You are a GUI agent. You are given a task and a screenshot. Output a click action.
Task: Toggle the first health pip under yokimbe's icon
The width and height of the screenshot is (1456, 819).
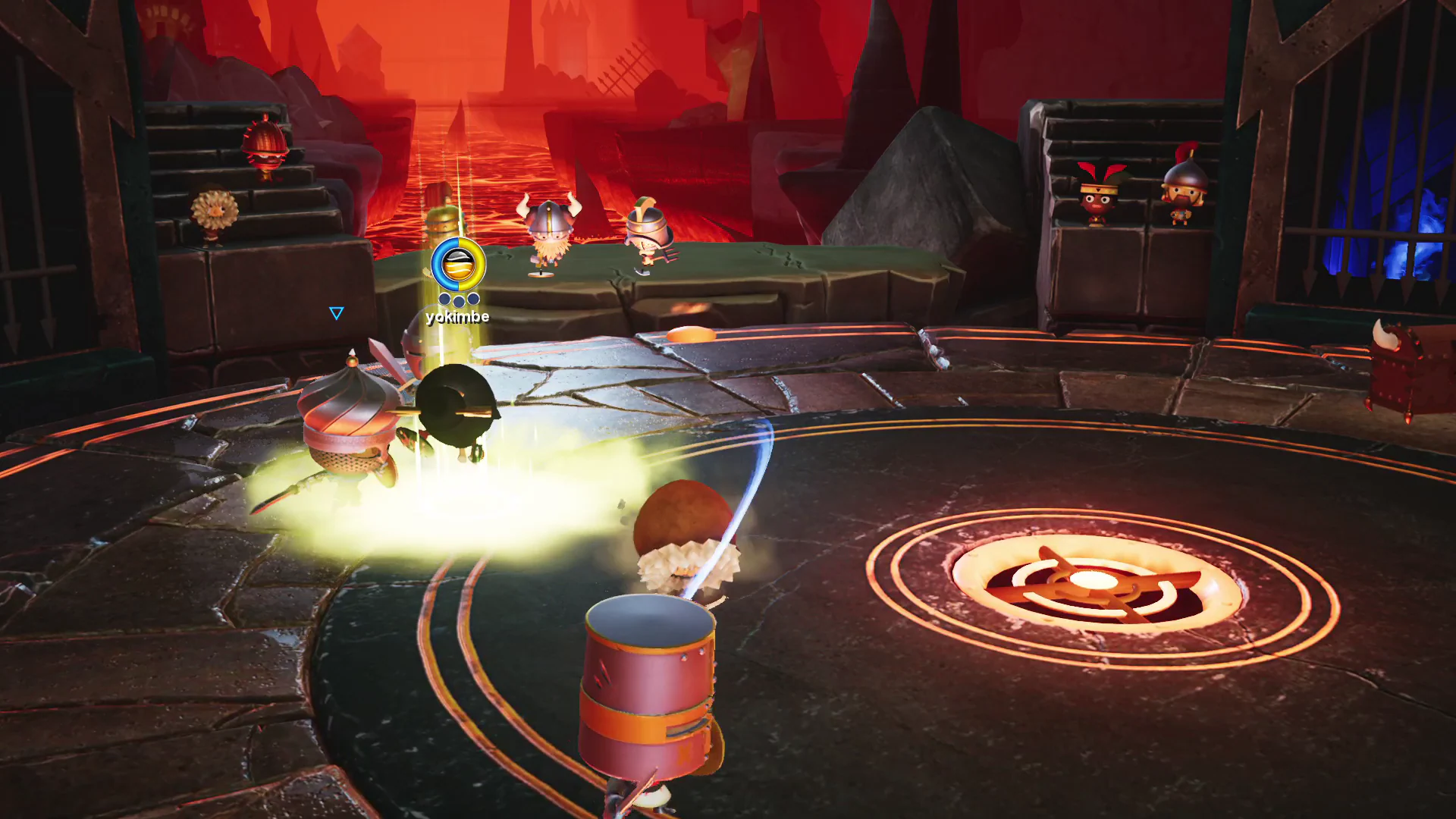tap(444, 299)
